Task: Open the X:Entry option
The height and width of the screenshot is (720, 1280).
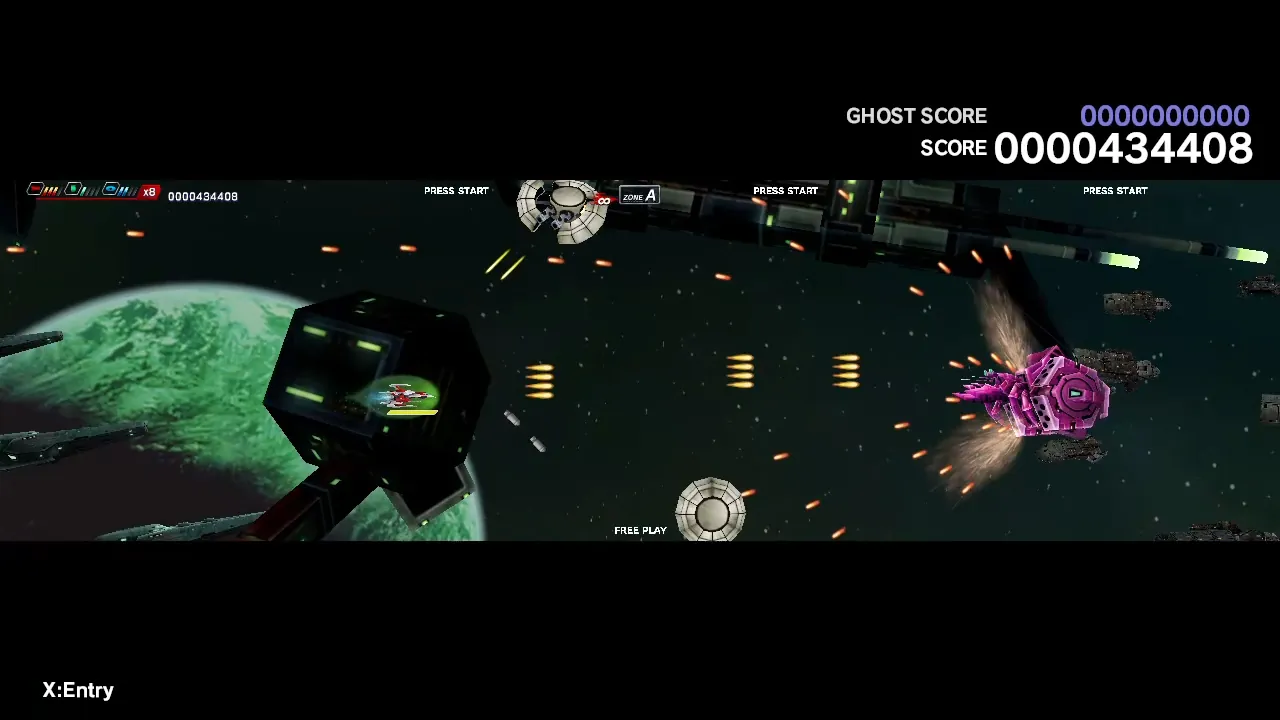Action: click(76, 690)
